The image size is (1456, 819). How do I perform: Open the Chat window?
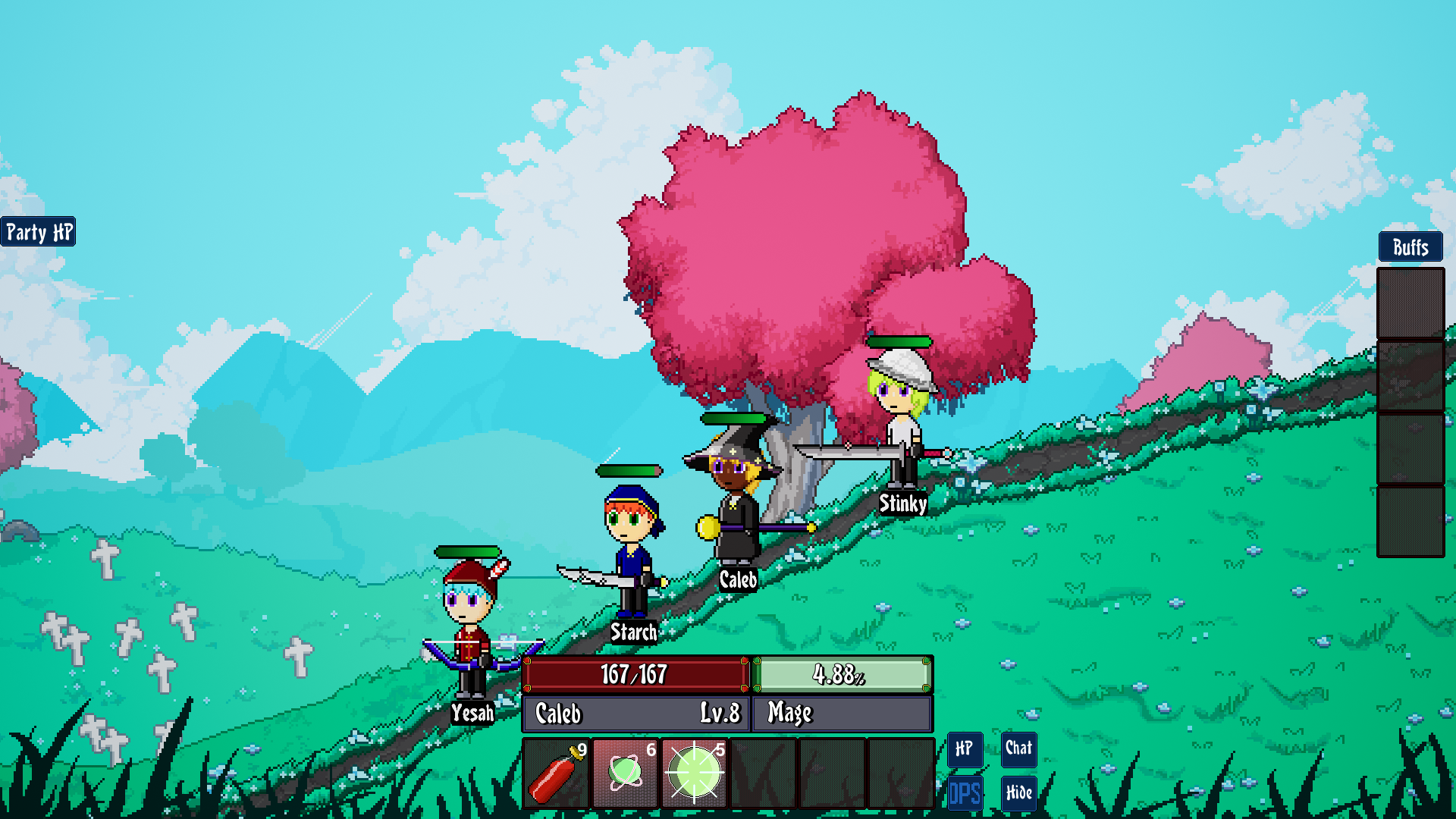[1018, 749]
